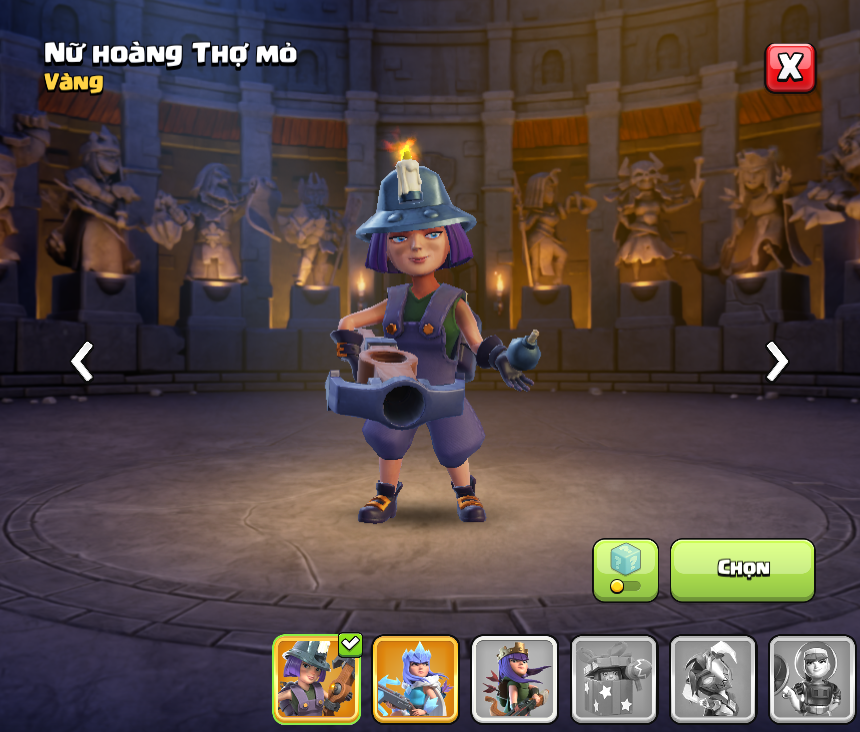Select the Miner Queen skin thumbnail
Viewport: 860px width, 732px height.
tap(317, 679)
